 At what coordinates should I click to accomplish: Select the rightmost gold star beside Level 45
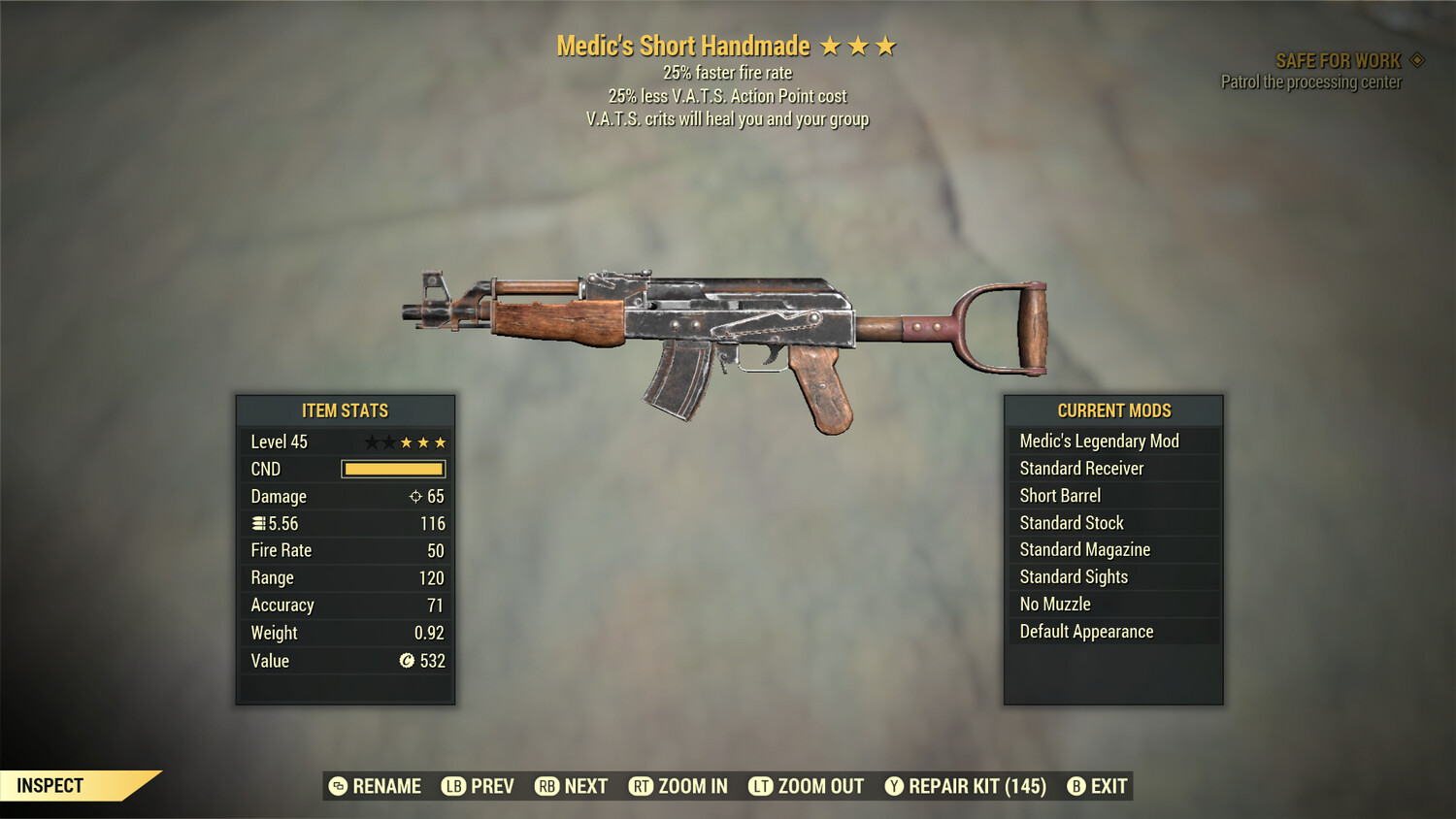440,441
